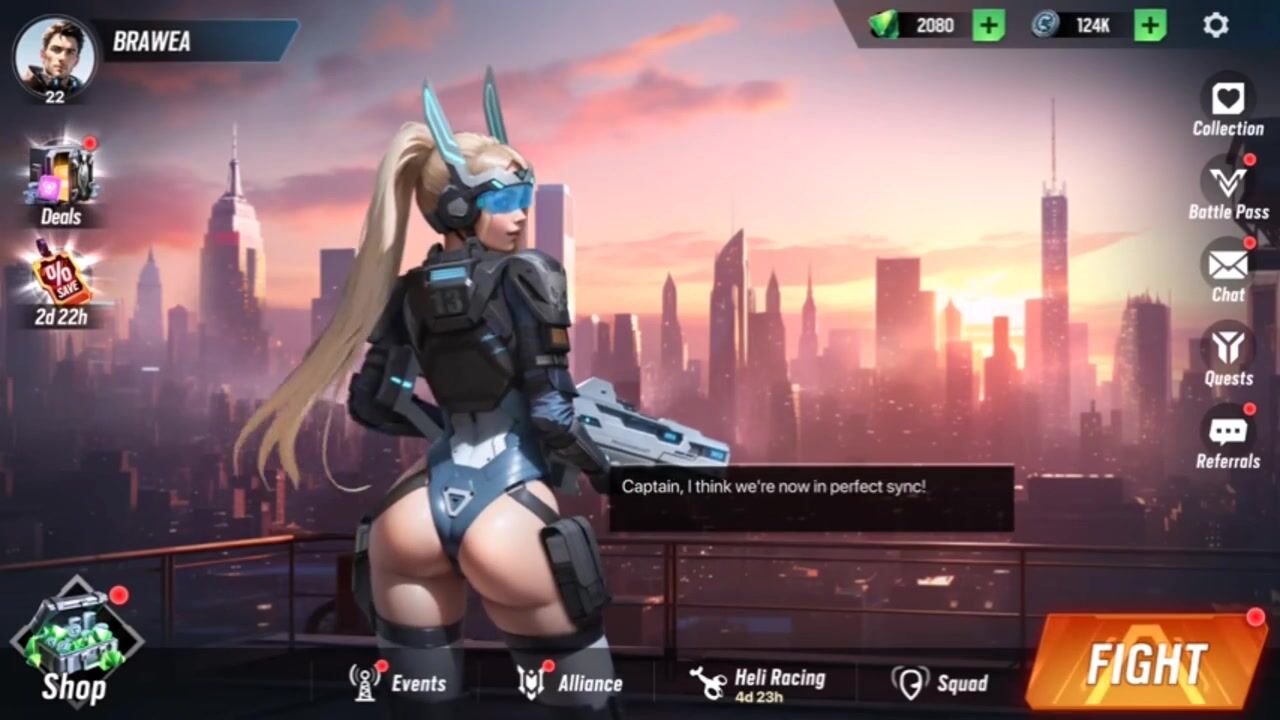The height and width of the screenshot is (720, 1280).
Task: Open the Deals offers
Action: point(61,178)
